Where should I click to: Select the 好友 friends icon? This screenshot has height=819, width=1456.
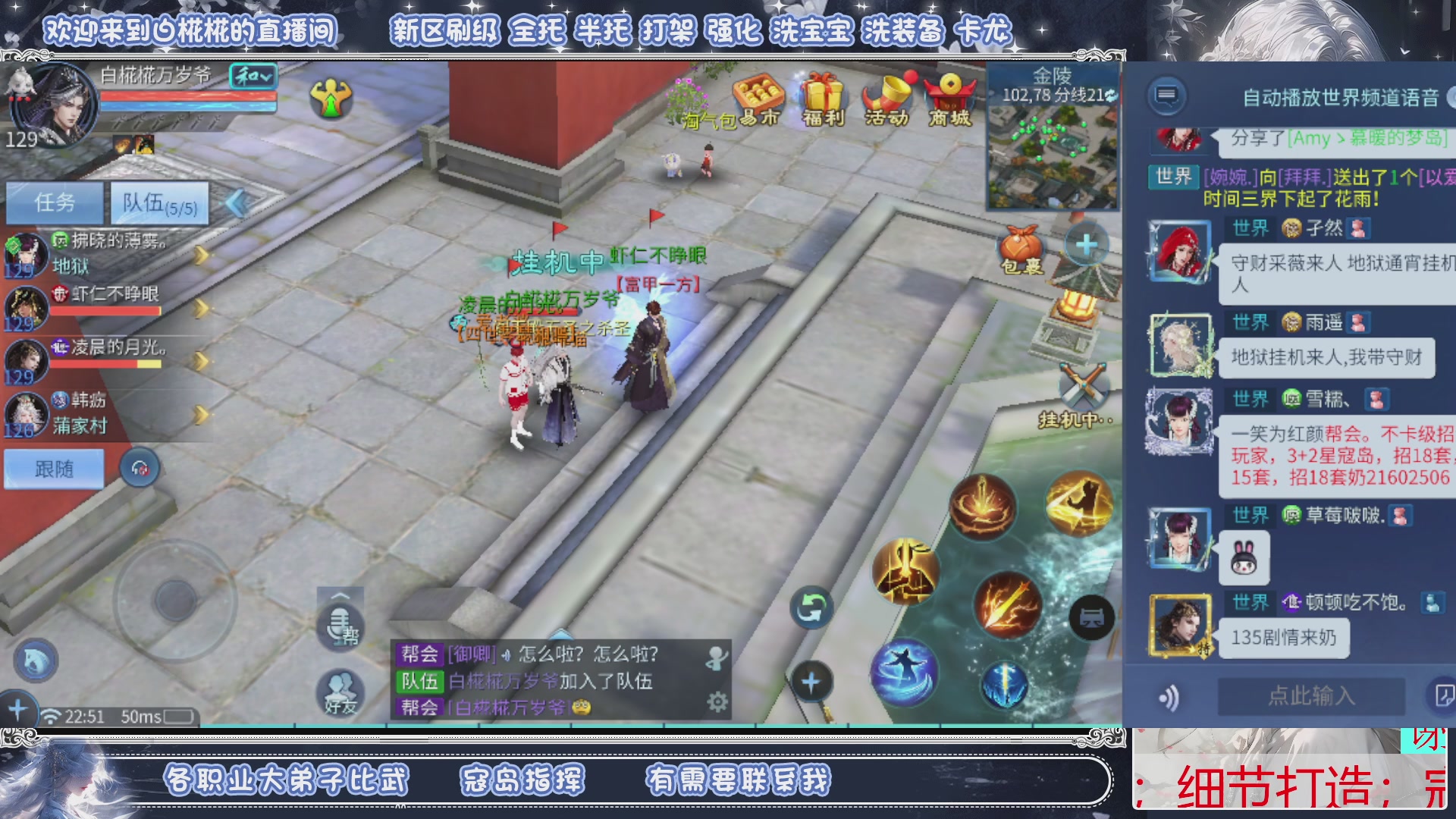[x=339, y=694]
